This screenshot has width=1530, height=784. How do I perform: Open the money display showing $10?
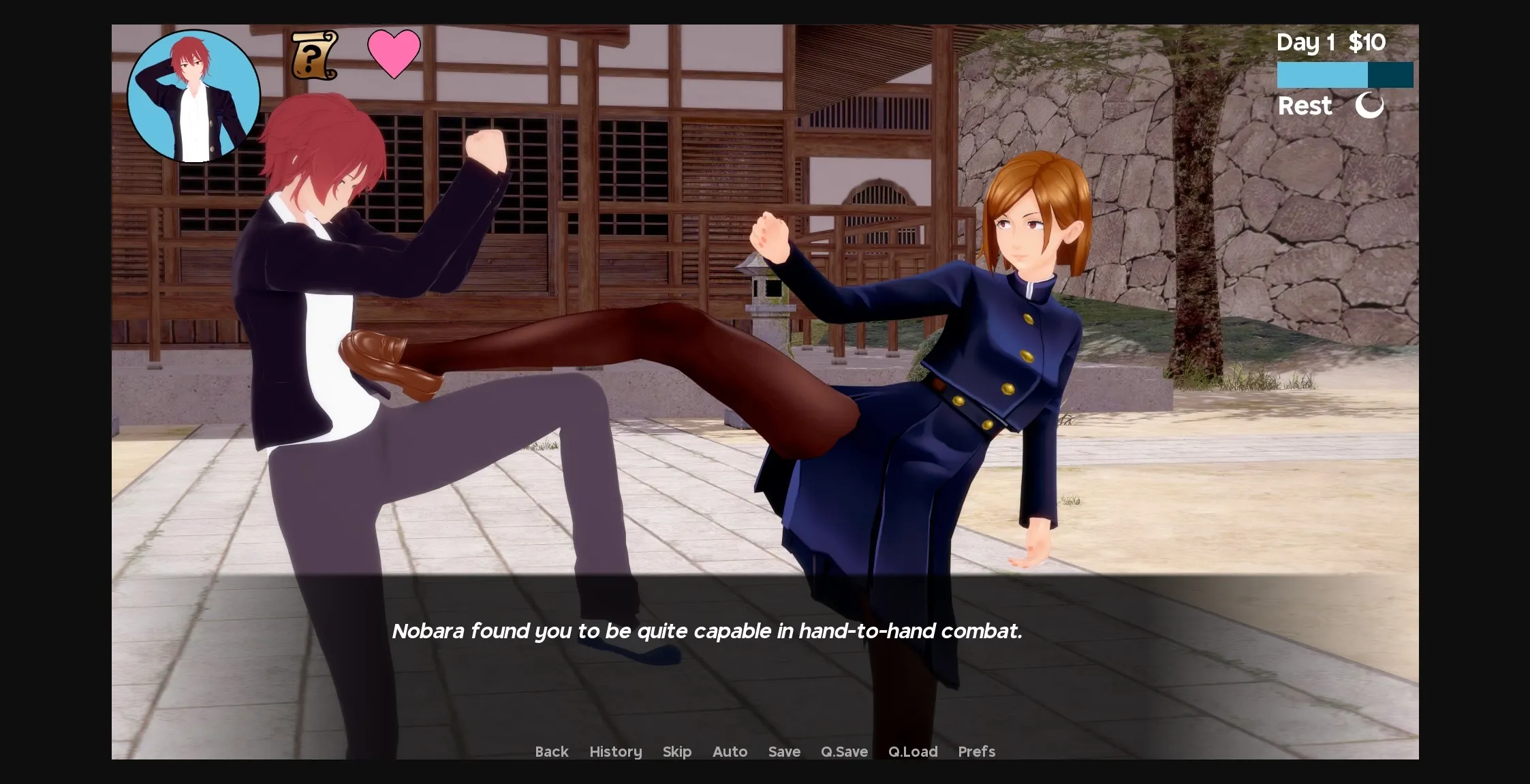(1367, 42)
